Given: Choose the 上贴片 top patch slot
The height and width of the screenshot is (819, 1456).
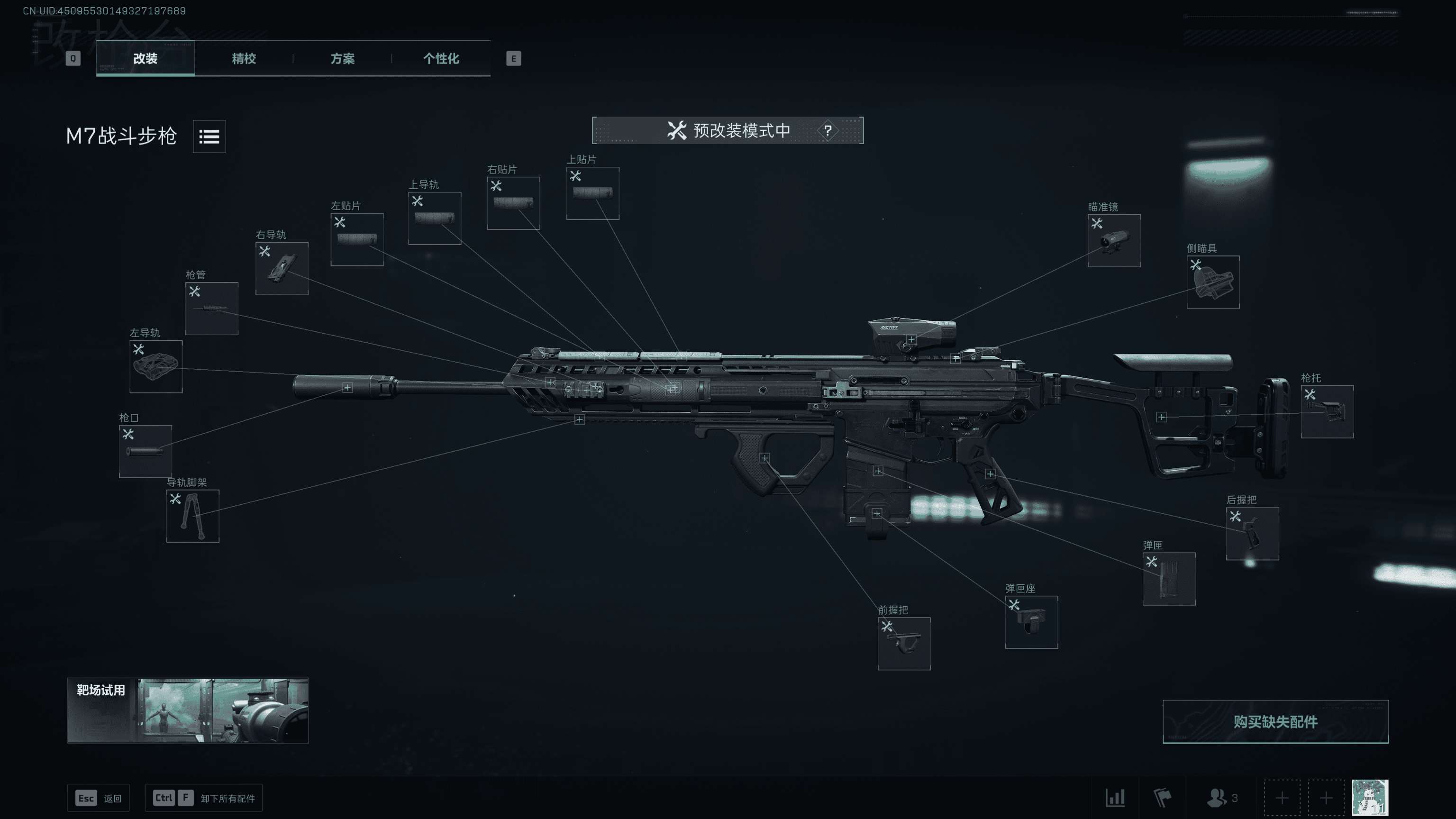Looking at the screenshot, I should (592, 193).
